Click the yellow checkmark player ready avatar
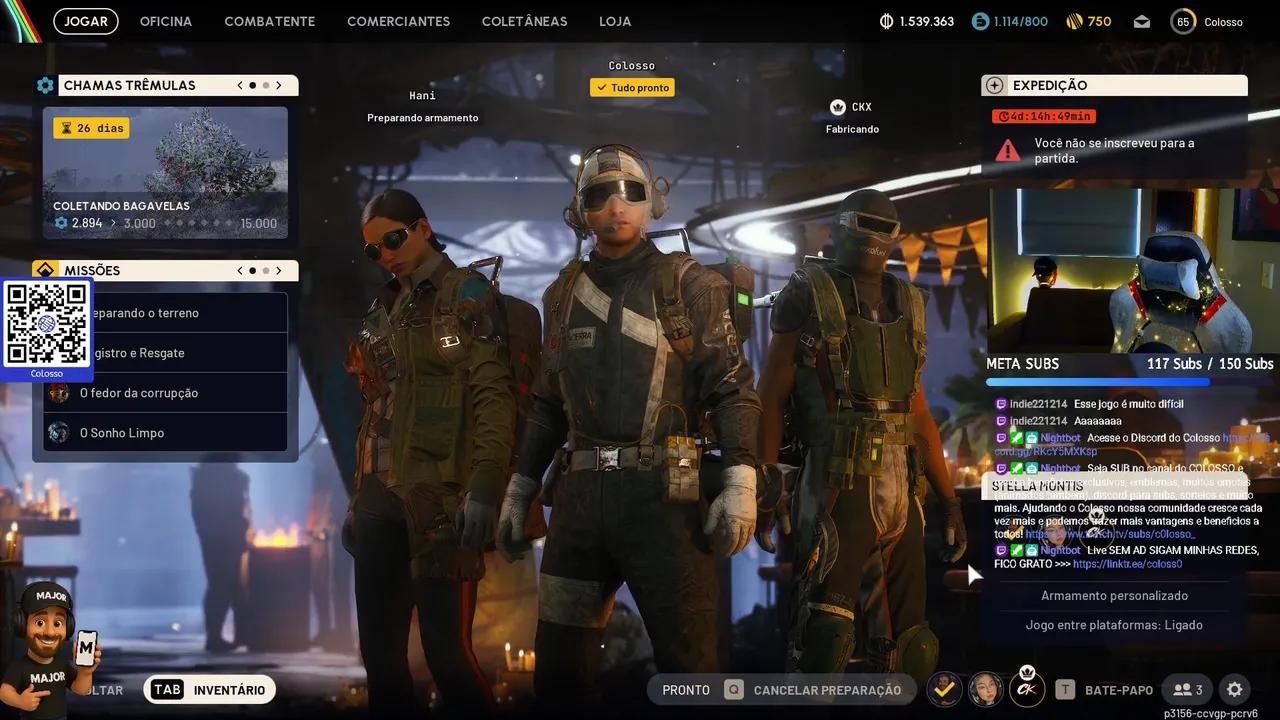 (x=944, y=689)
